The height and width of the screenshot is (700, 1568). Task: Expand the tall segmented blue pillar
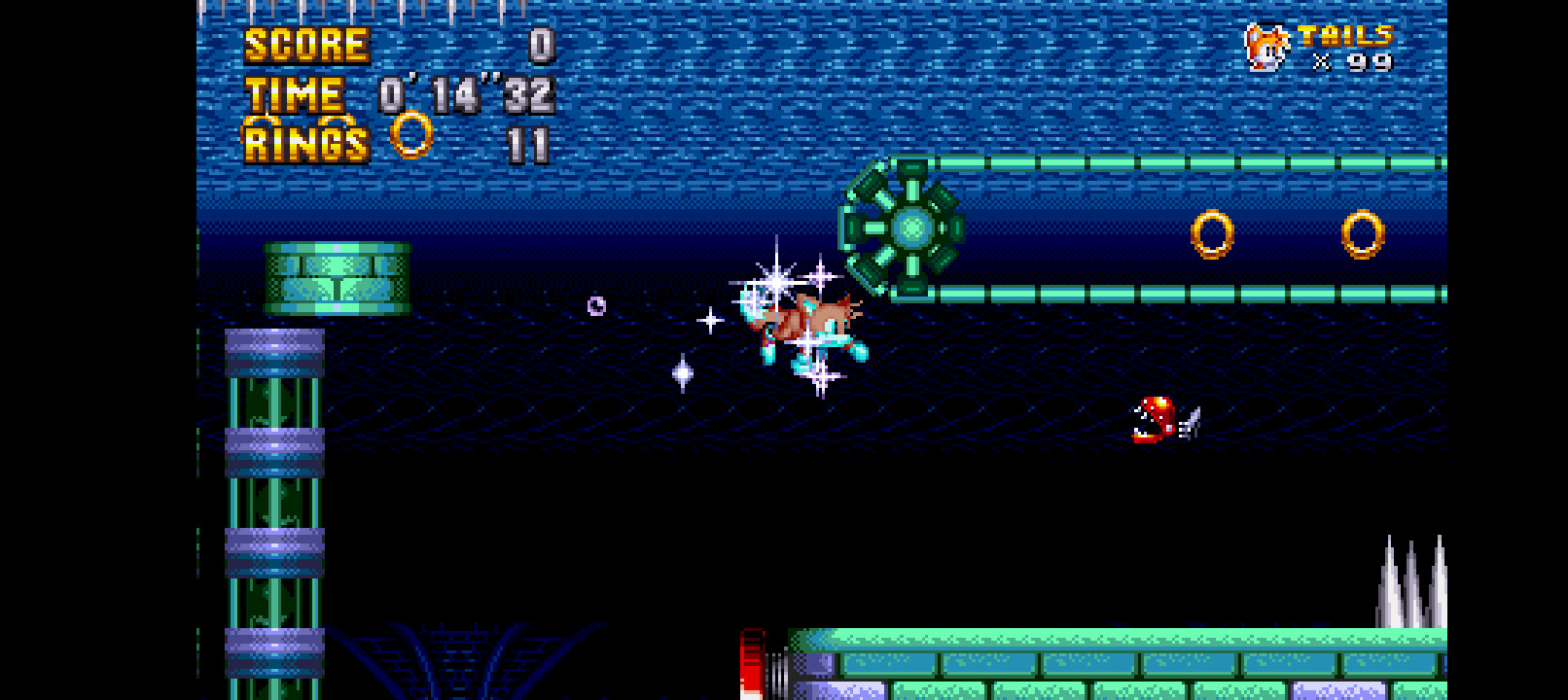tap(275, 506)
